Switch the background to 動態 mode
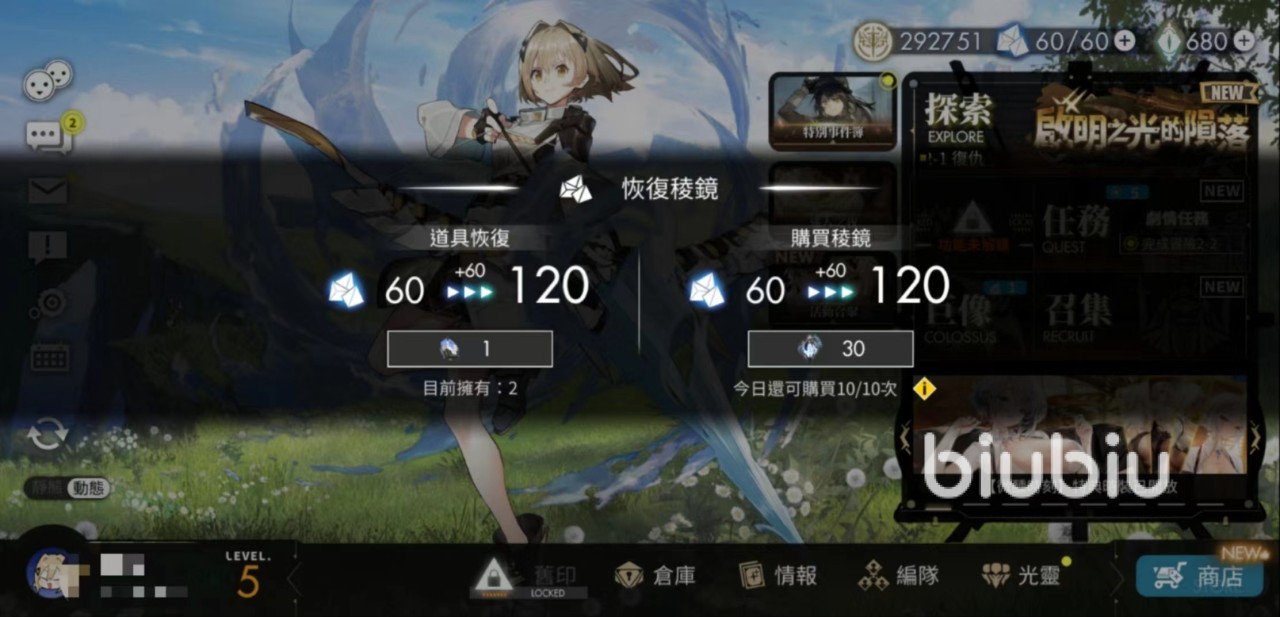 pyautogui.click(x=88, y=488)
